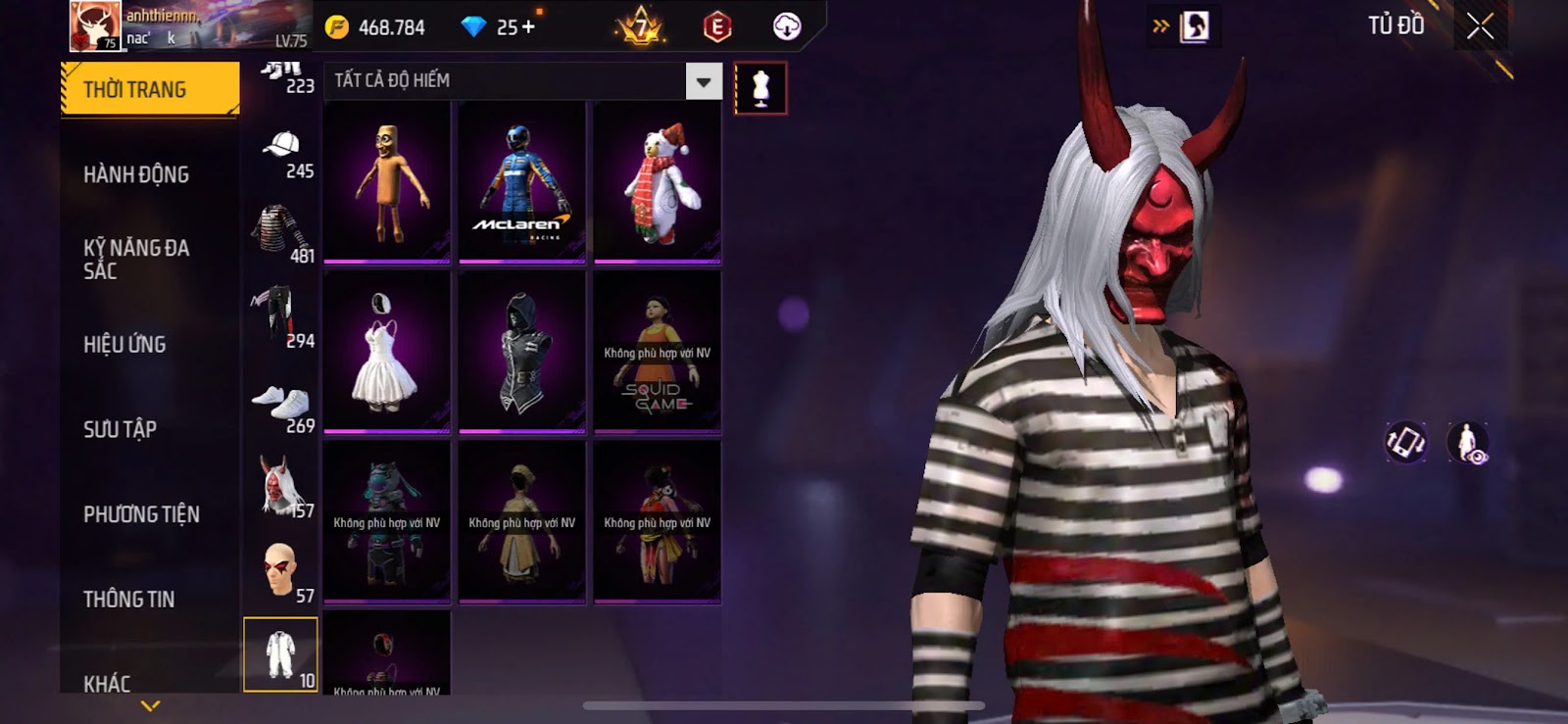Open the hats category with 245 items

[281, 154]
